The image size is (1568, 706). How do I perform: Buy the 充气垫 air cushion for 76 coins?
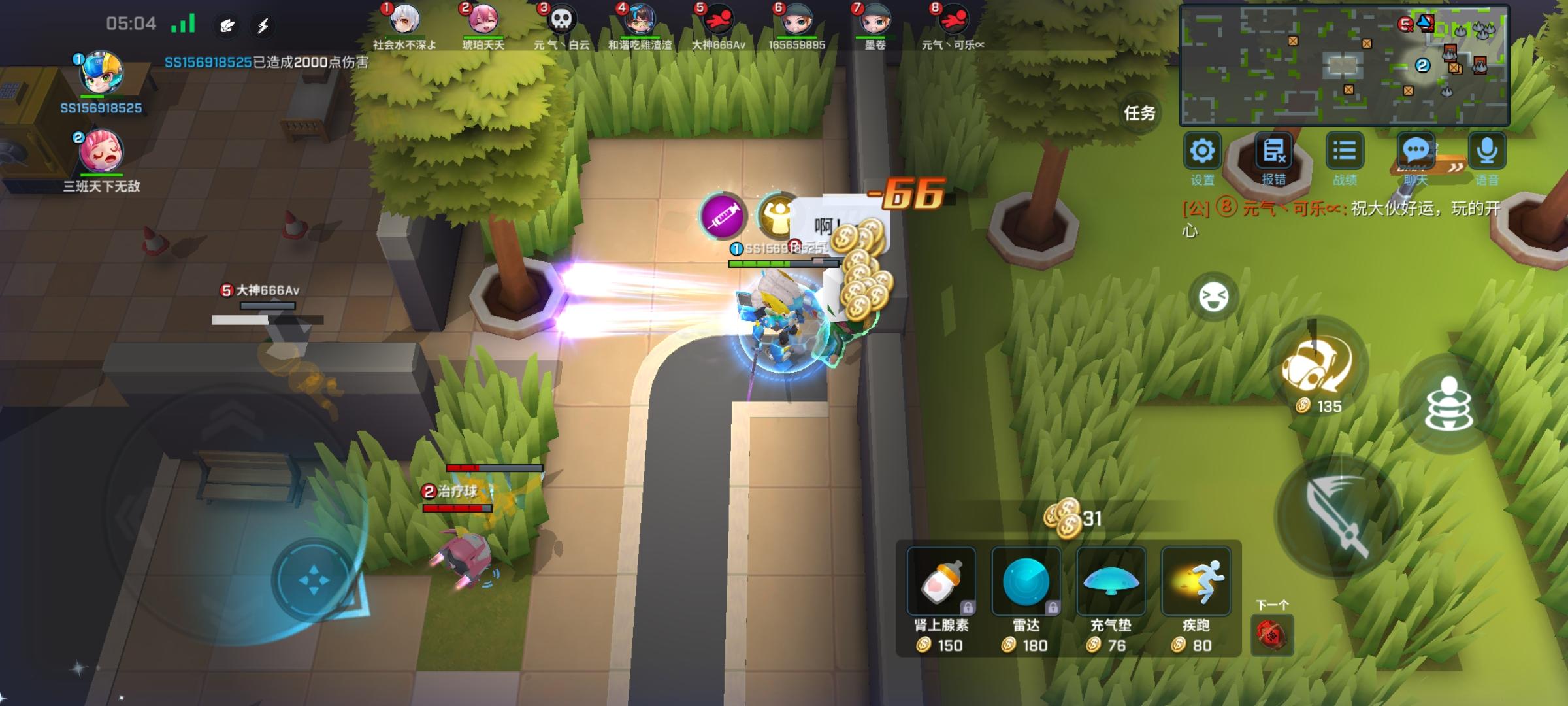[1111, 582]
